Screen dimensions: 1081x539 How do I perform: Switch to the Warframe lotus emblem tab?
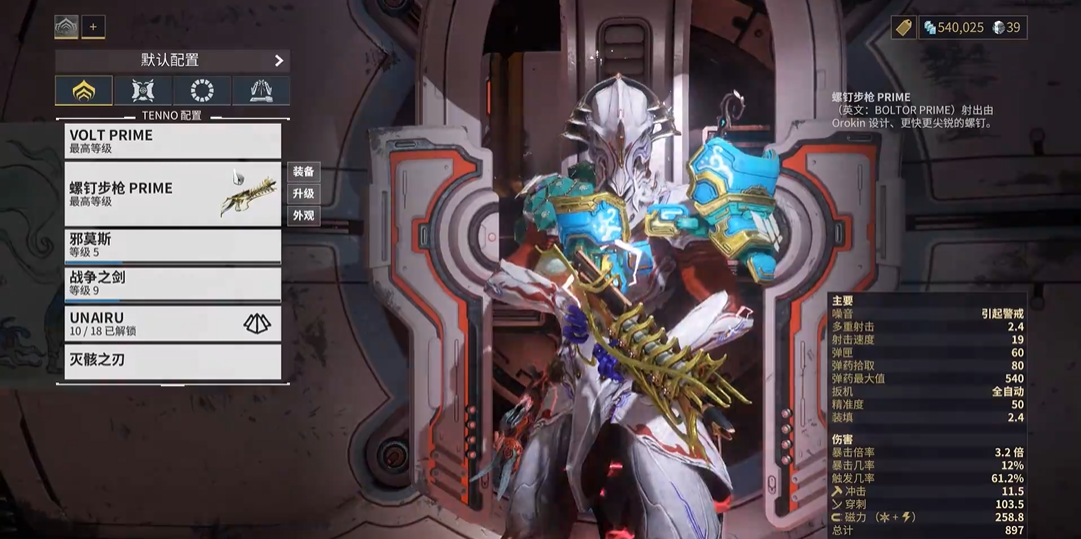84,91
